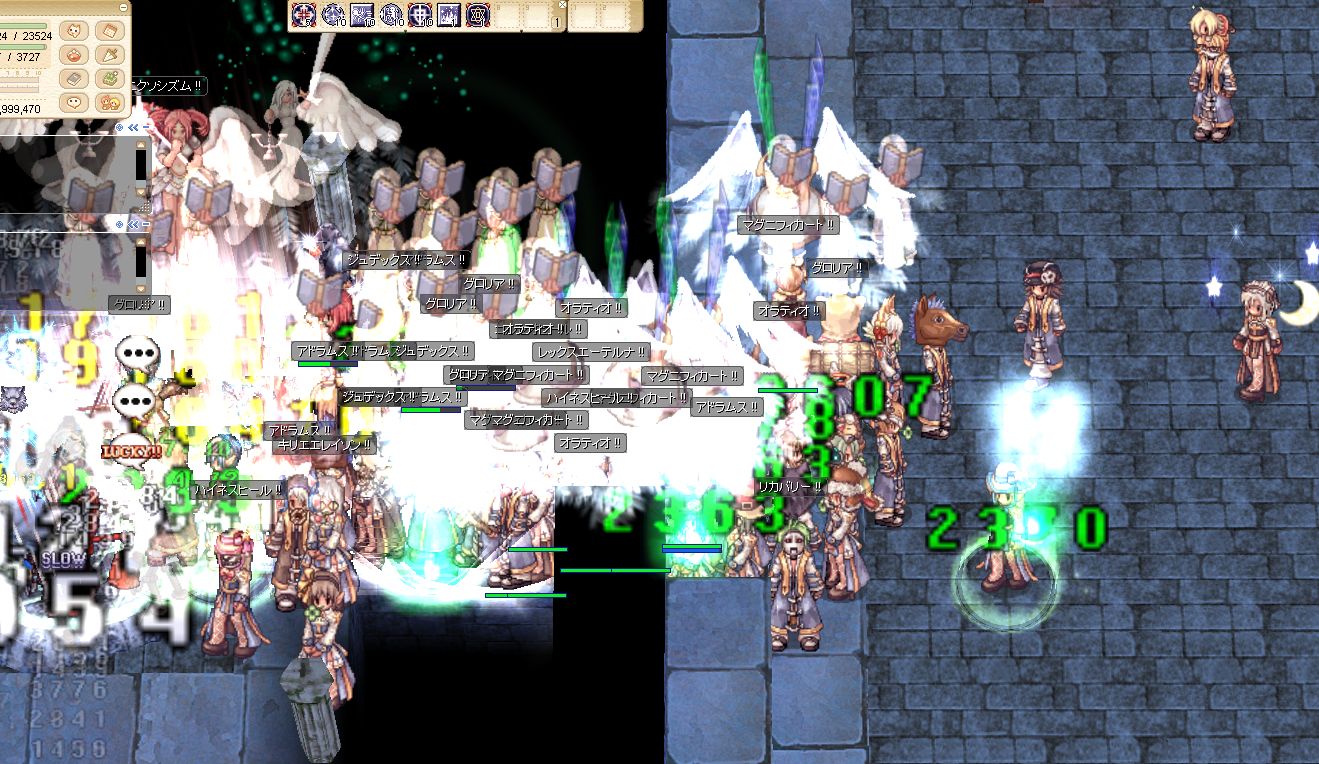Open the green box menu button
Viewport: 1319px width, 764px height.
108,79
